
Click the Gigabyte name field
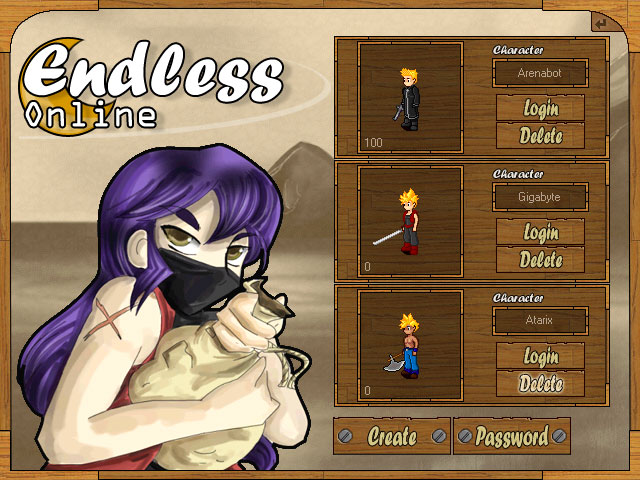(541, 197)
